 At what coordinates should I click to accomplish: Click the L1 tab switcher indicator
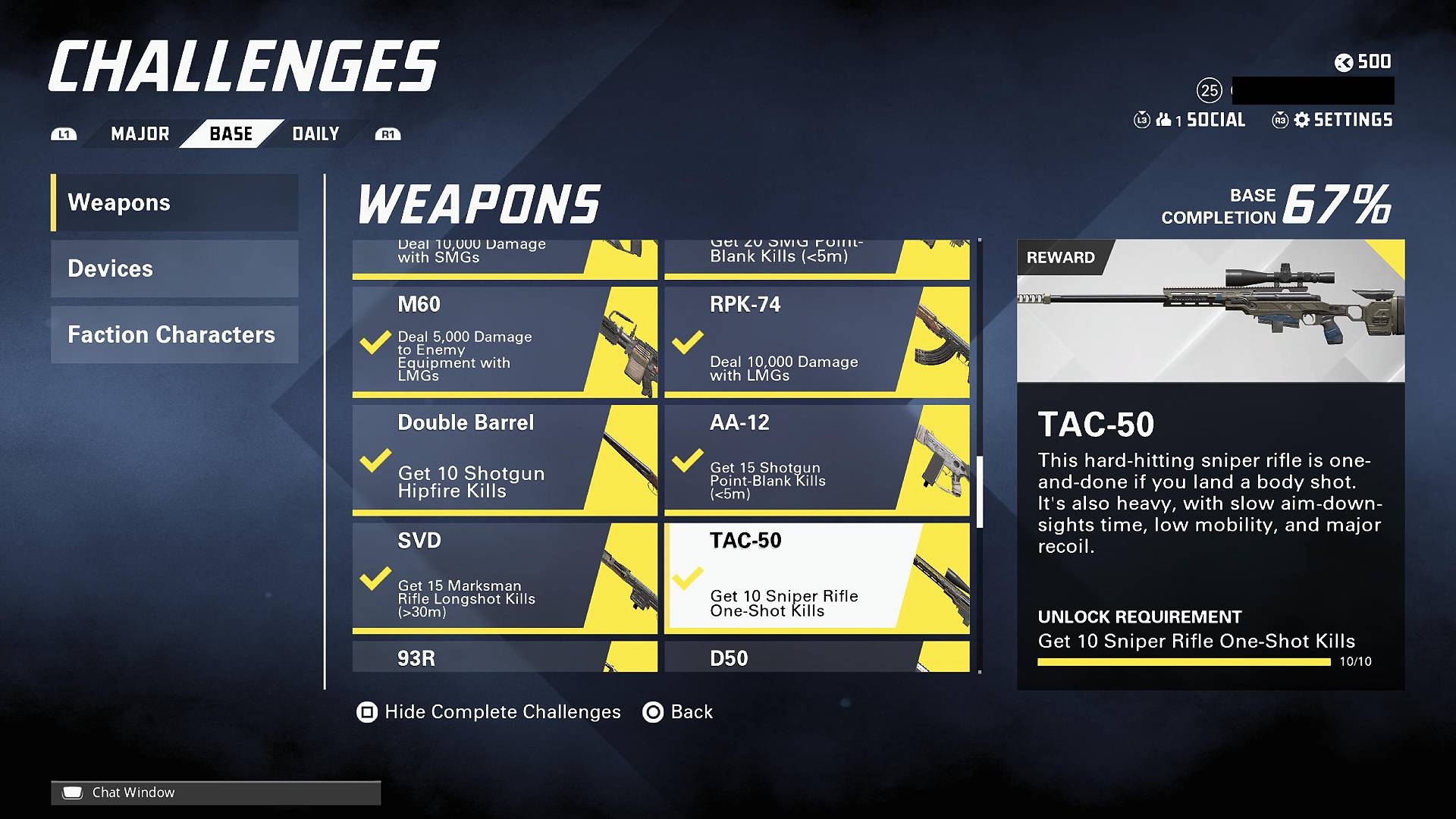[x=64, y=133]
